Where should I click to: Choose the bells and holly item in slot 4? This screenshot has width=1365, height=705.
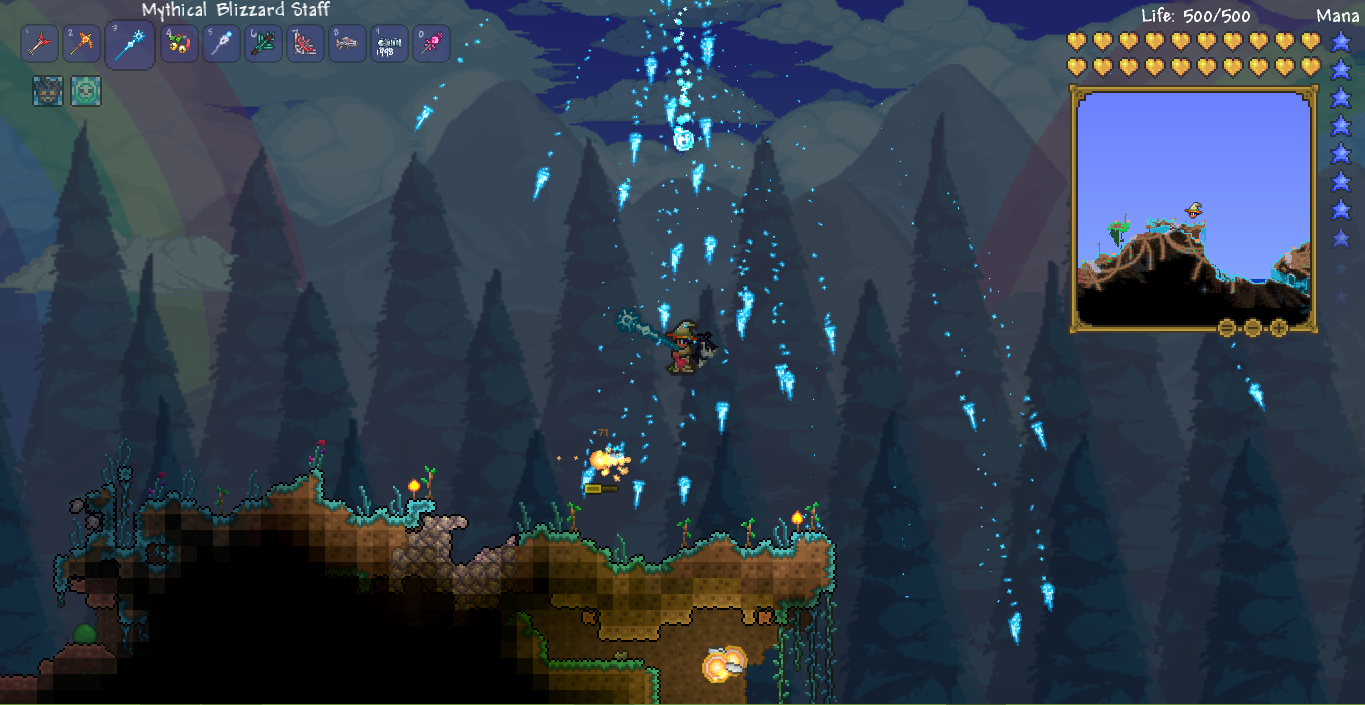coord(180,44)
